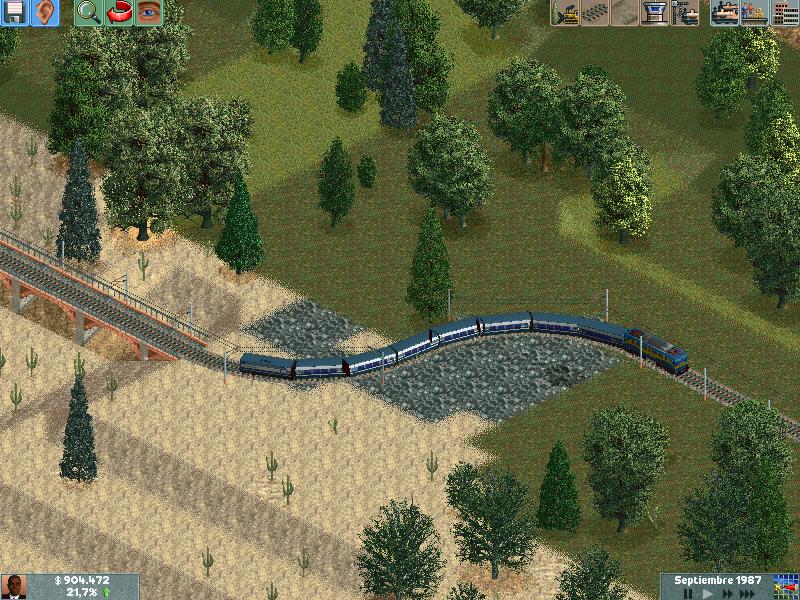Show the stations list

(x=754, y=13)
